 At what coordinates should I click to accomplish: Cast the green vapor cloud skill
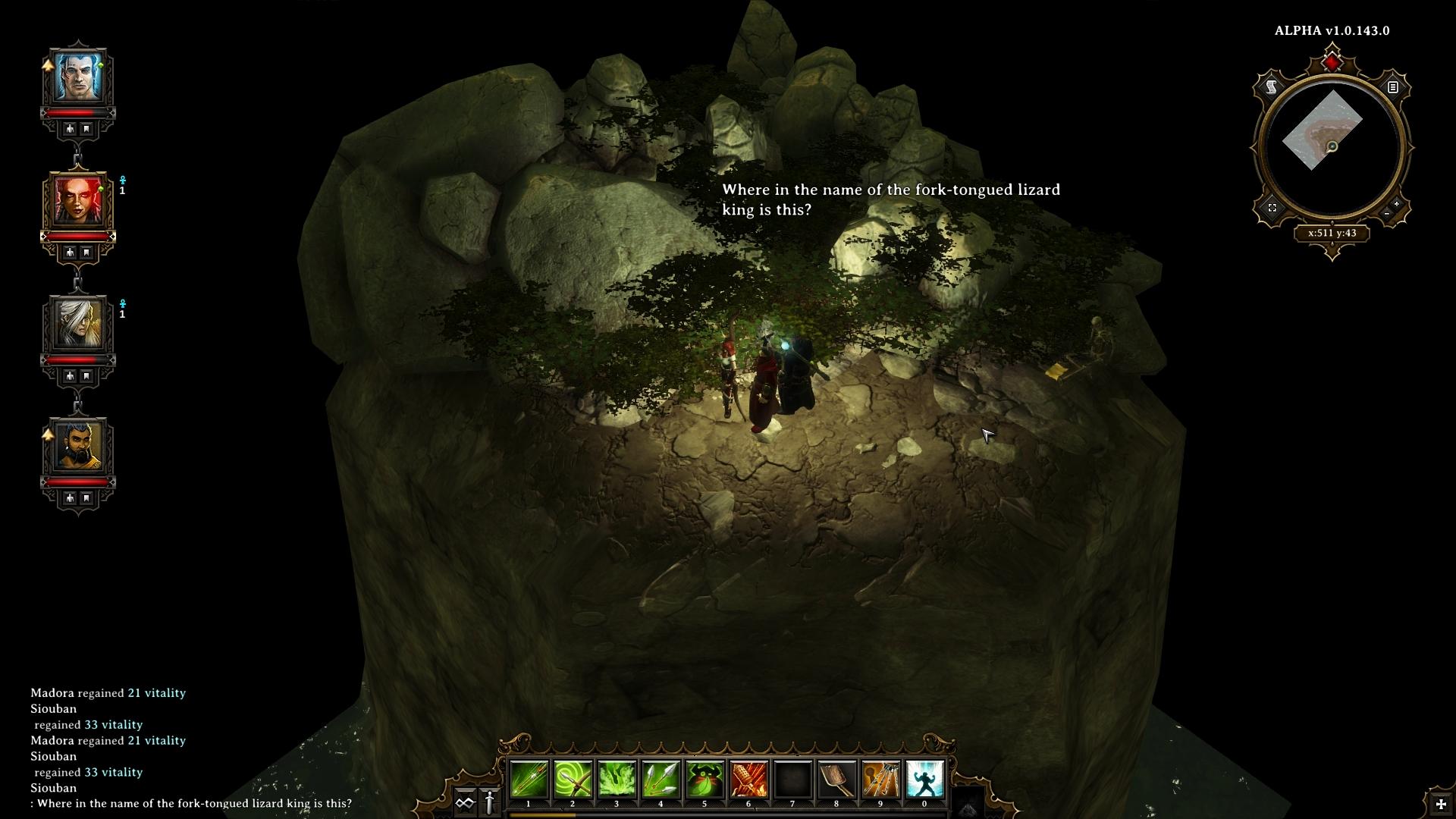[617, 780]
